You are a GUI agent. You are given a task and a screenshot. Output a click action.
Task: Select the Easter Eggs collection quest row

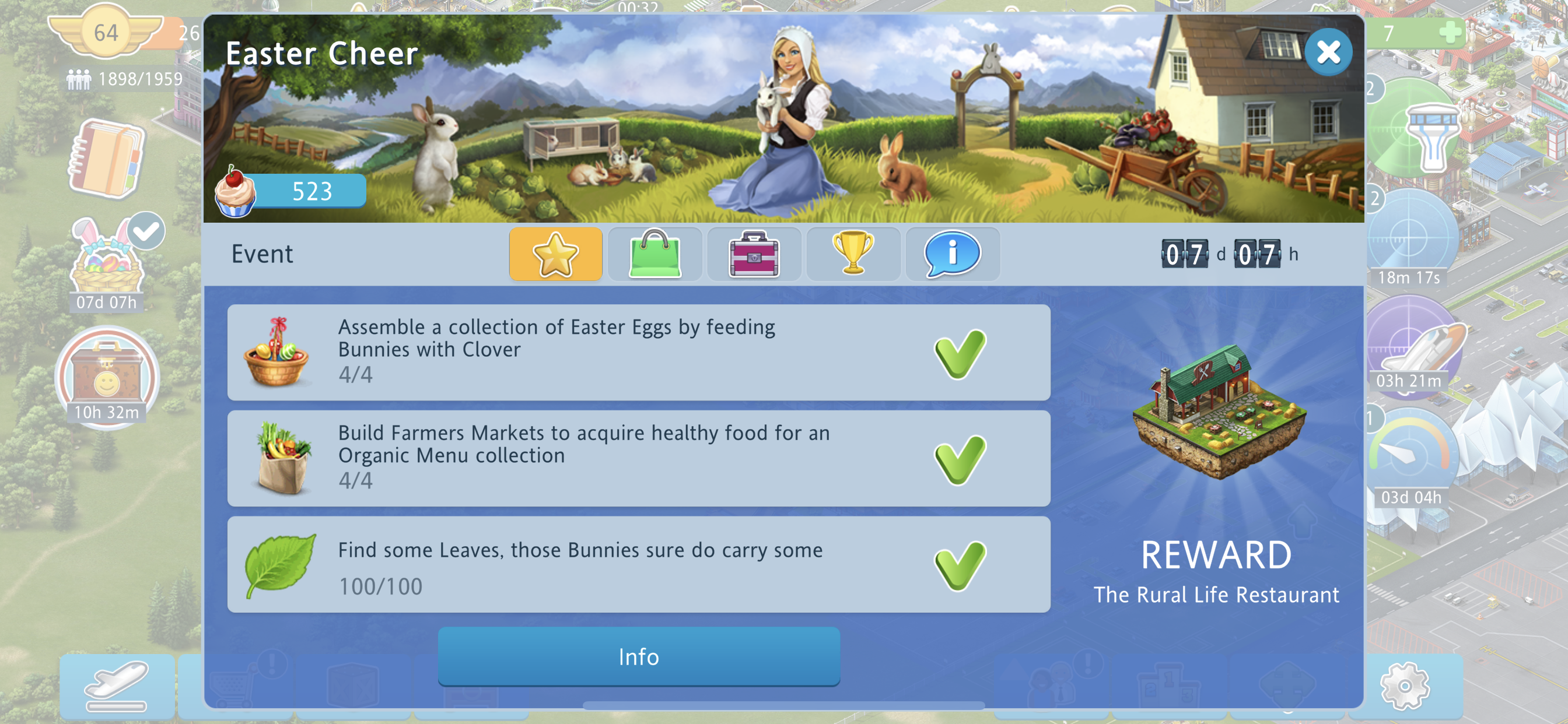(x=638, y=352)
